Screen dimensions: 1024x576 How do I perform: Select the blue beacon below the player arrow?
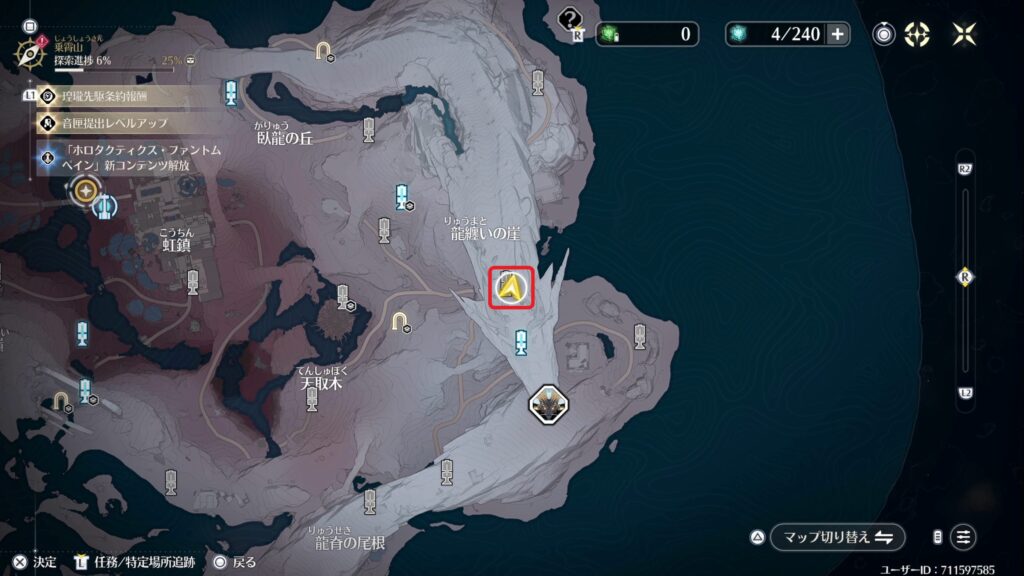520,343
